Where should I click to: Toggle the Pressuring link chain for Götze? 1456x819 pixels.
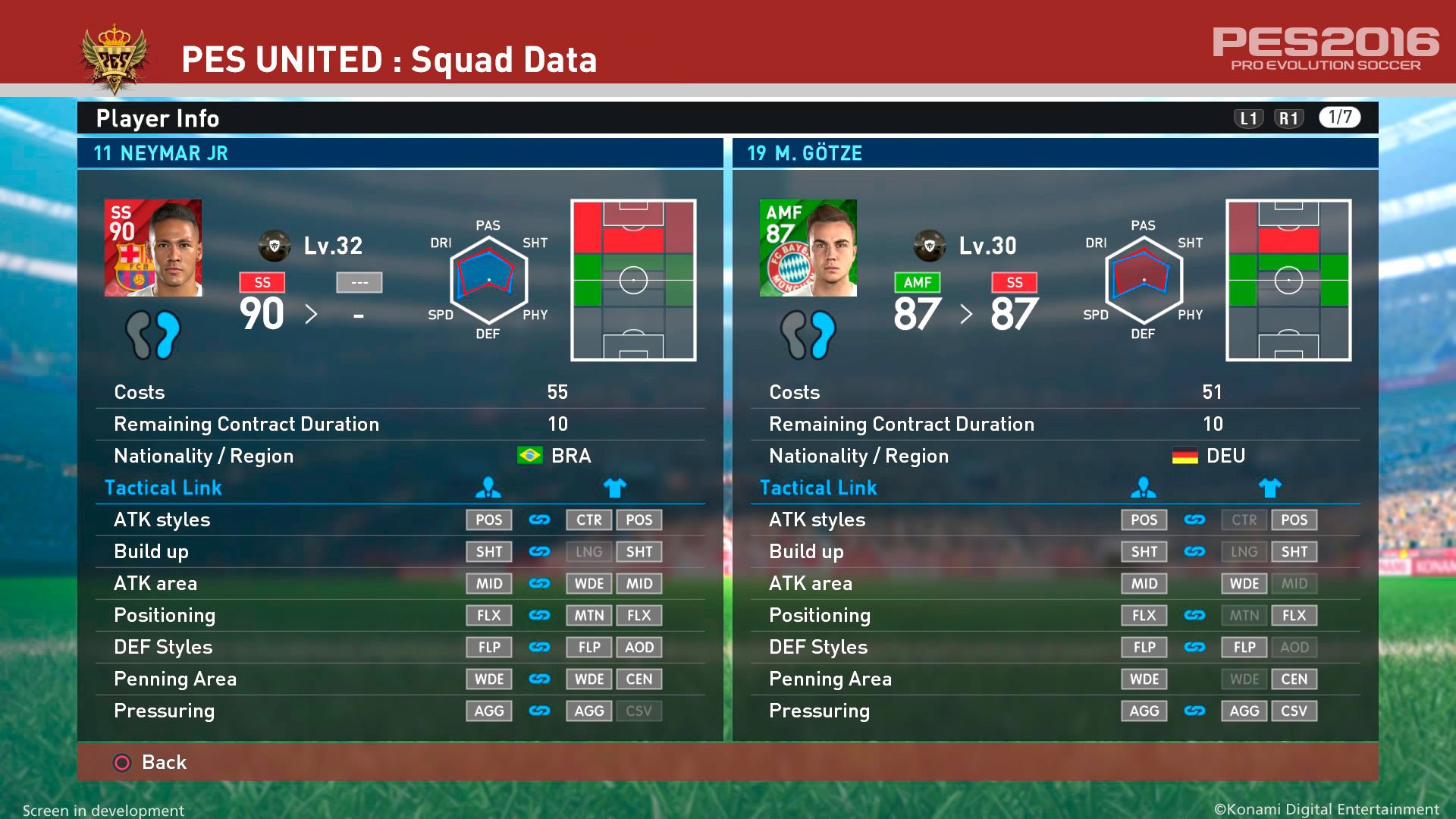click(x=1194, y=711)
